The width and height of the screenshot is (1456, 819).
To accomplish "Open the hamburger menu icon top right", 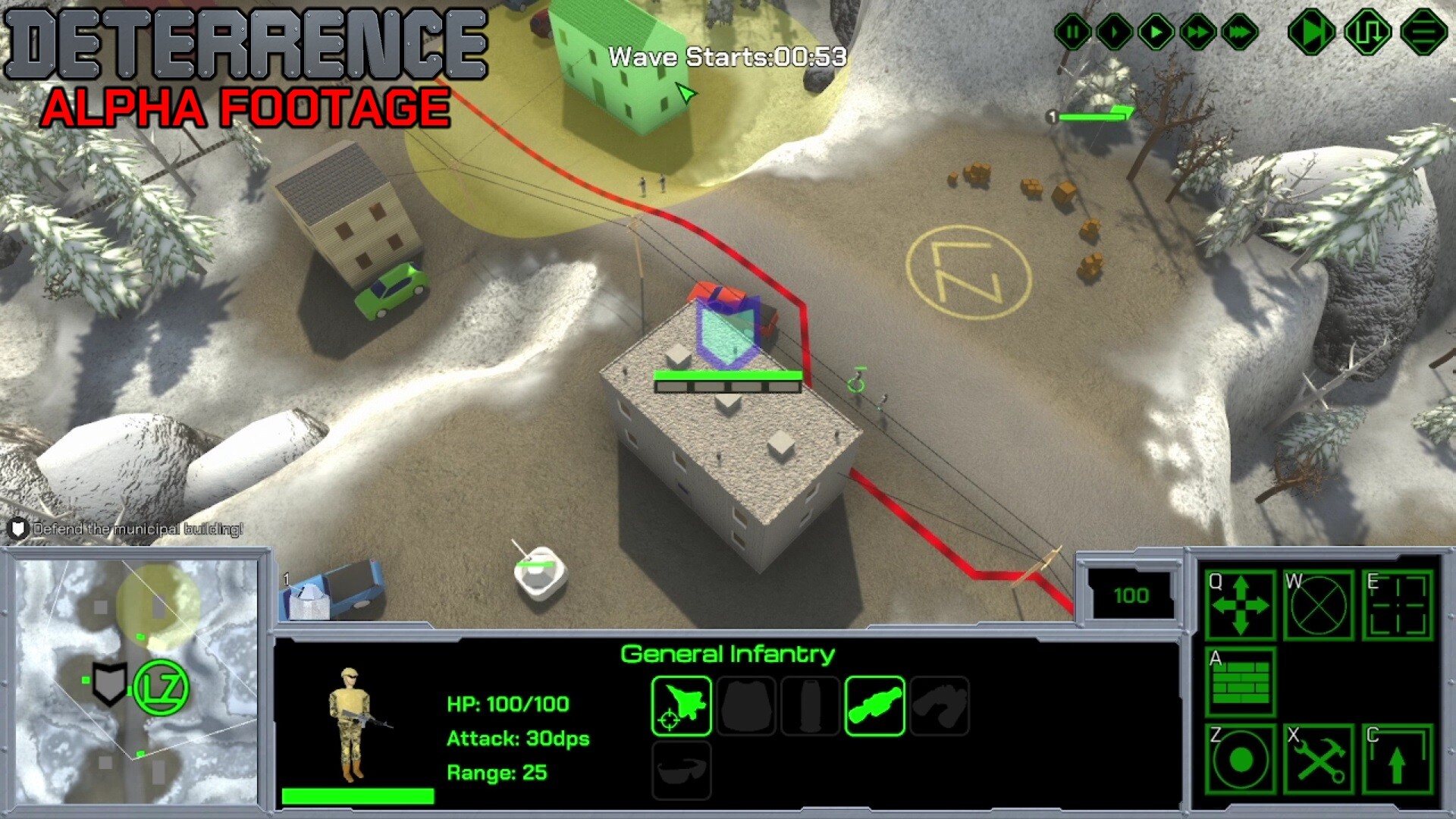I will [1423, 32].
